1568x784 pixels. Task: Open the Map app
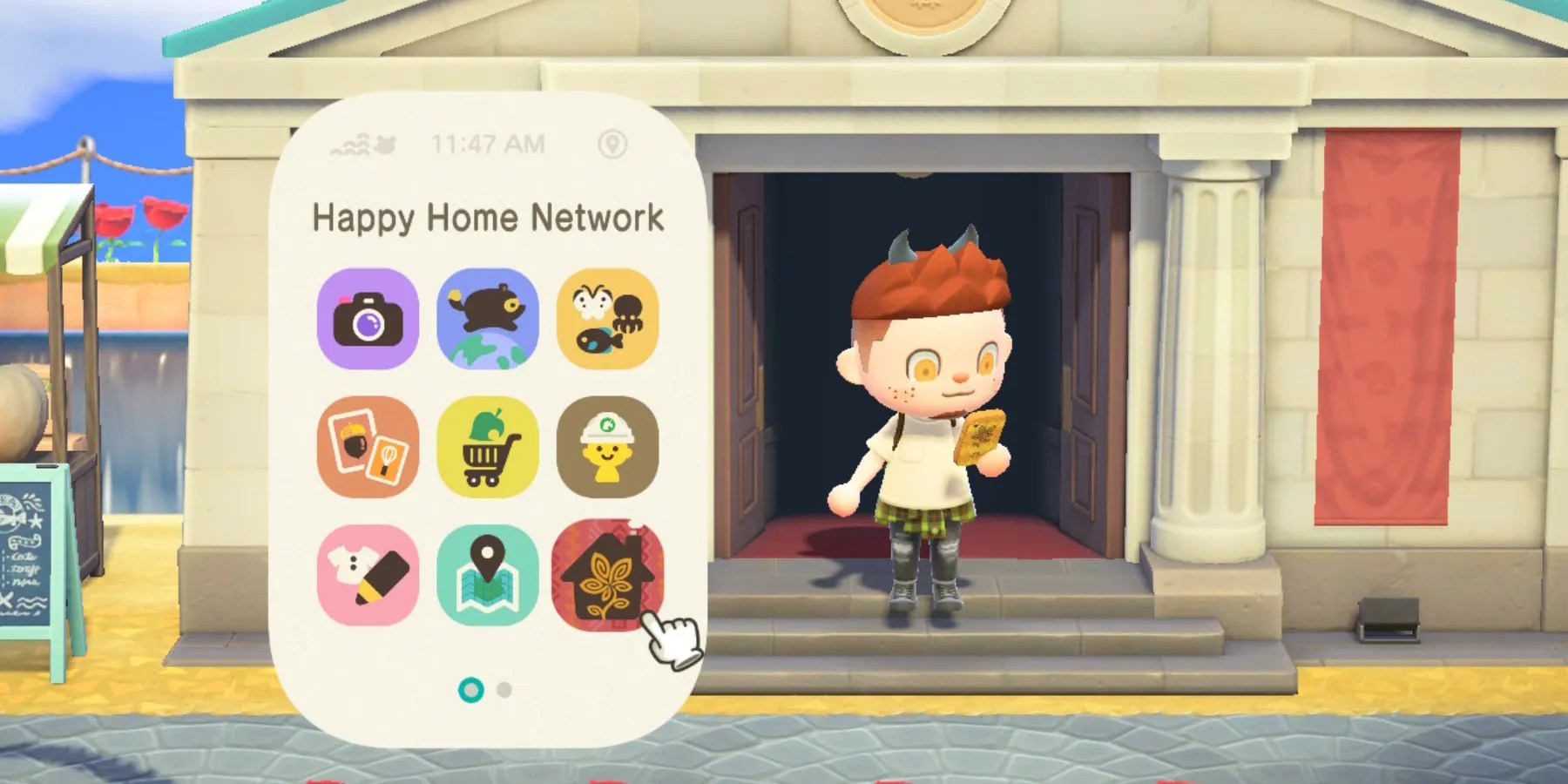(x=487, y=573)
